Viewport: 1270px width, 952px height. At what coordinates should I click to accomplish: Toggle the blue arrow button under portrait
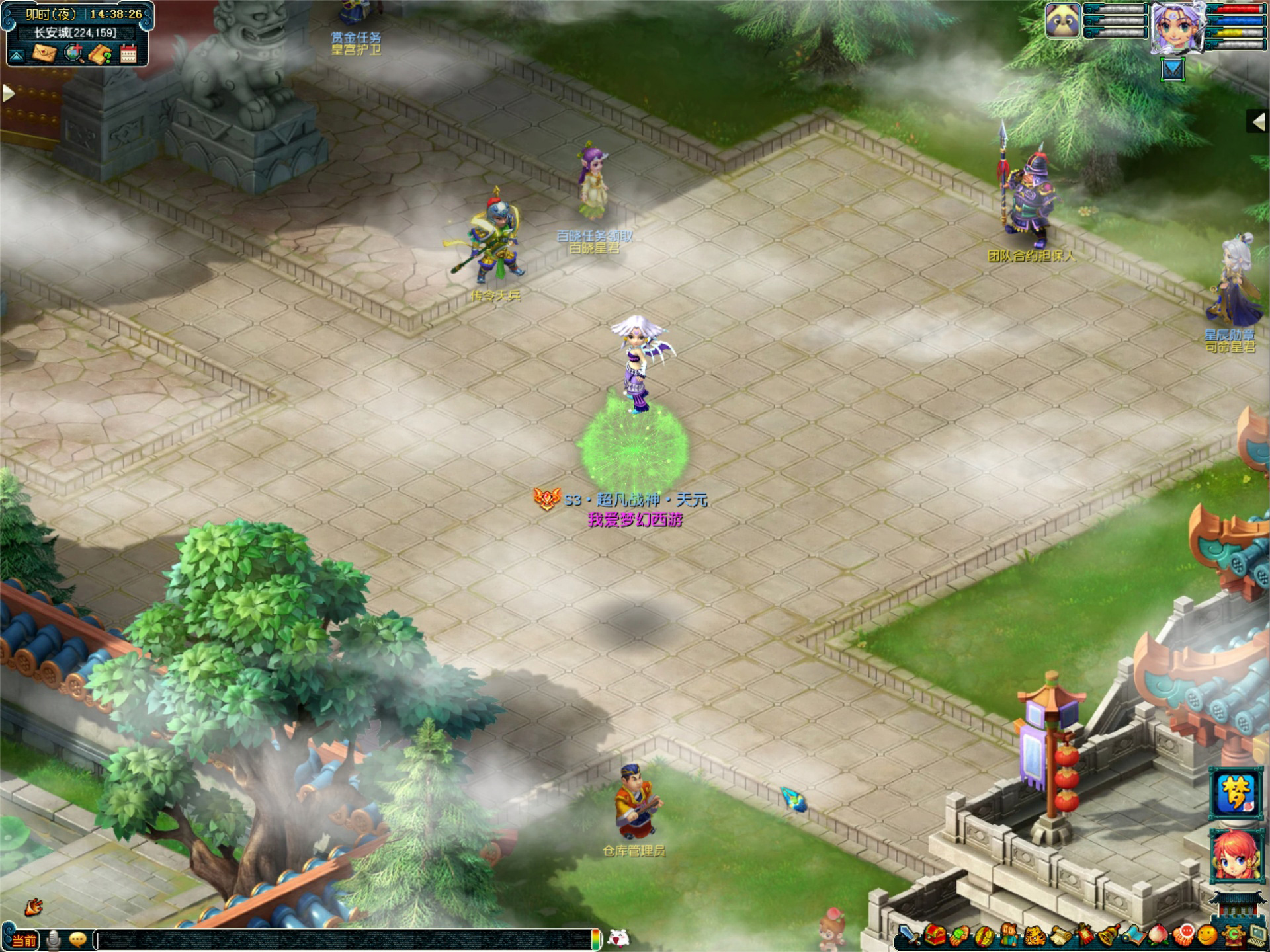pos(1172,70)
